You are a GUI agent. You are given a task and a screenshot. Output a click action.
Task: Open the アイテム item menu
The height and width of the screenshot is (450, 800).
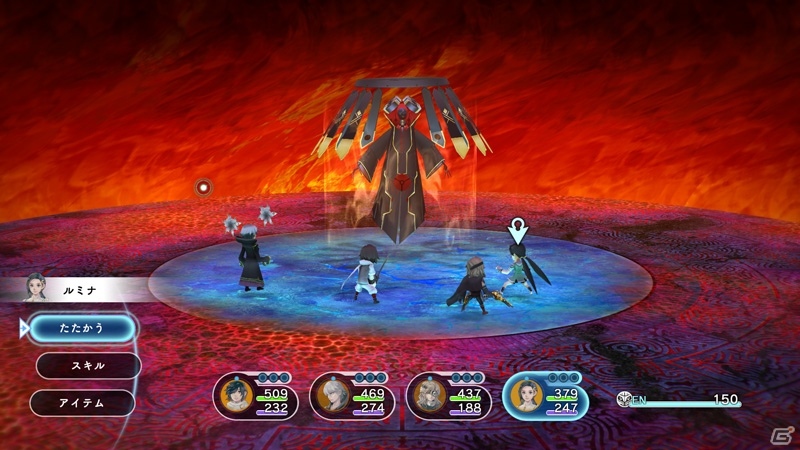click(82, 402)
